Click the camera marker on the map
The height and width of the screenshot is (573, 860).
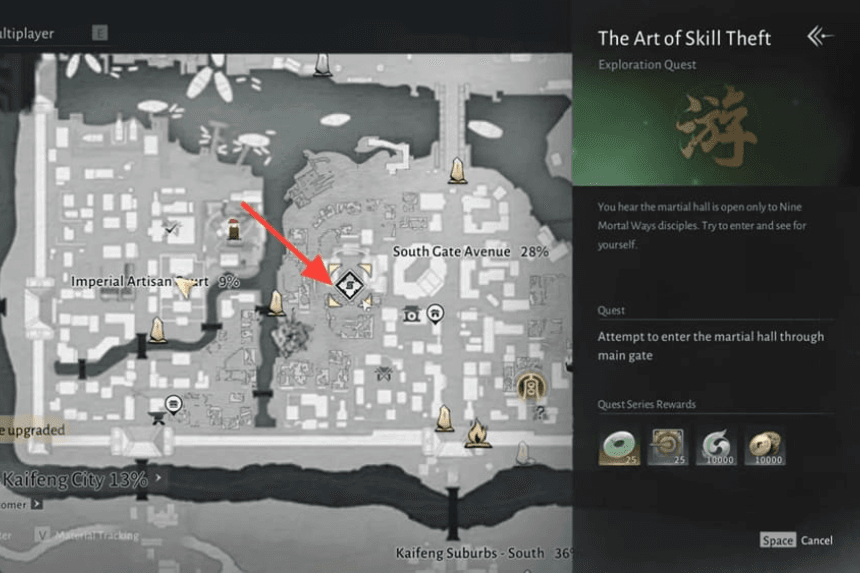click(x=412, y=315)
